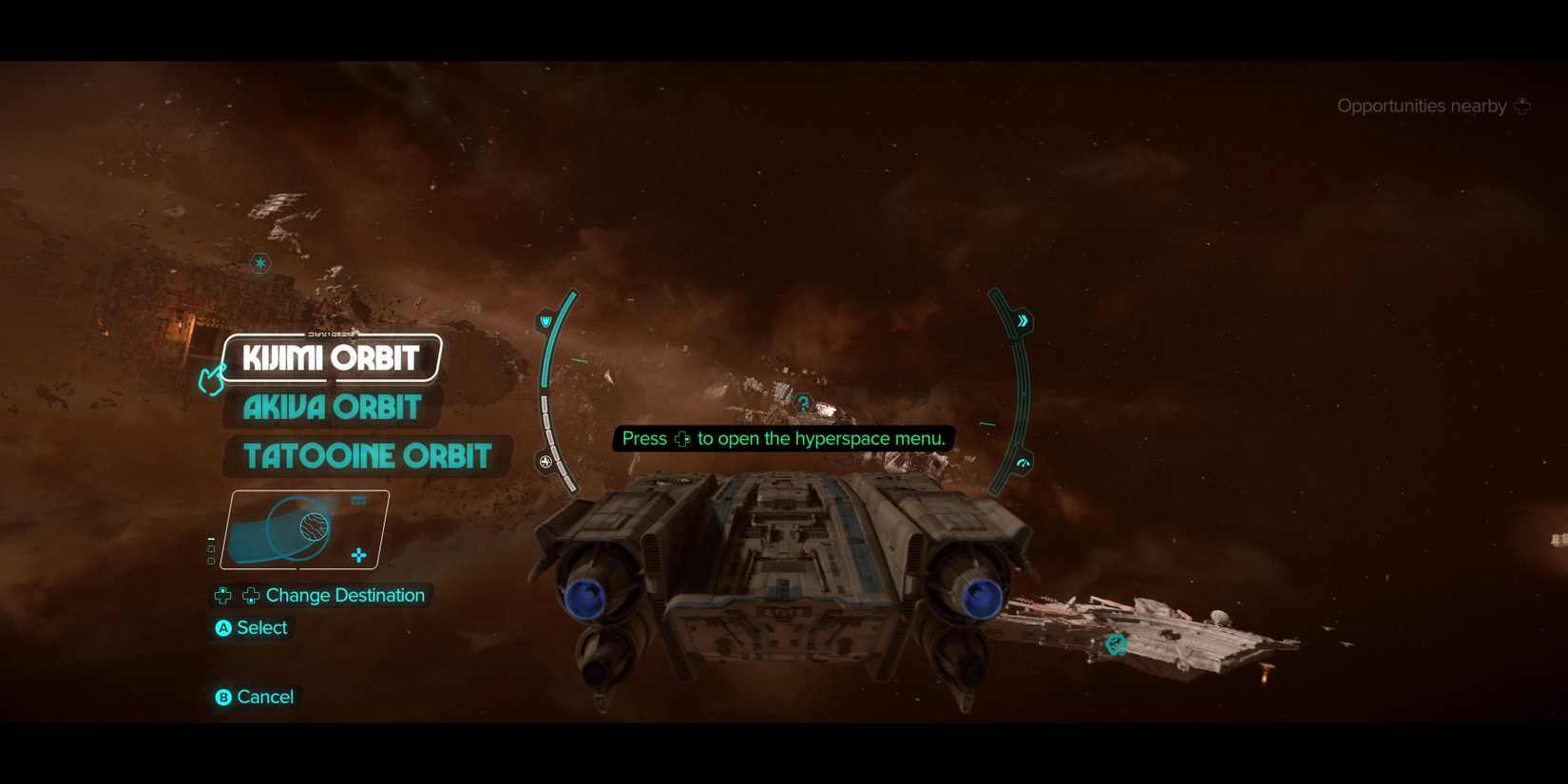Click the throttle gauge icon on right arc
1568x784 pixels.
1022,463
